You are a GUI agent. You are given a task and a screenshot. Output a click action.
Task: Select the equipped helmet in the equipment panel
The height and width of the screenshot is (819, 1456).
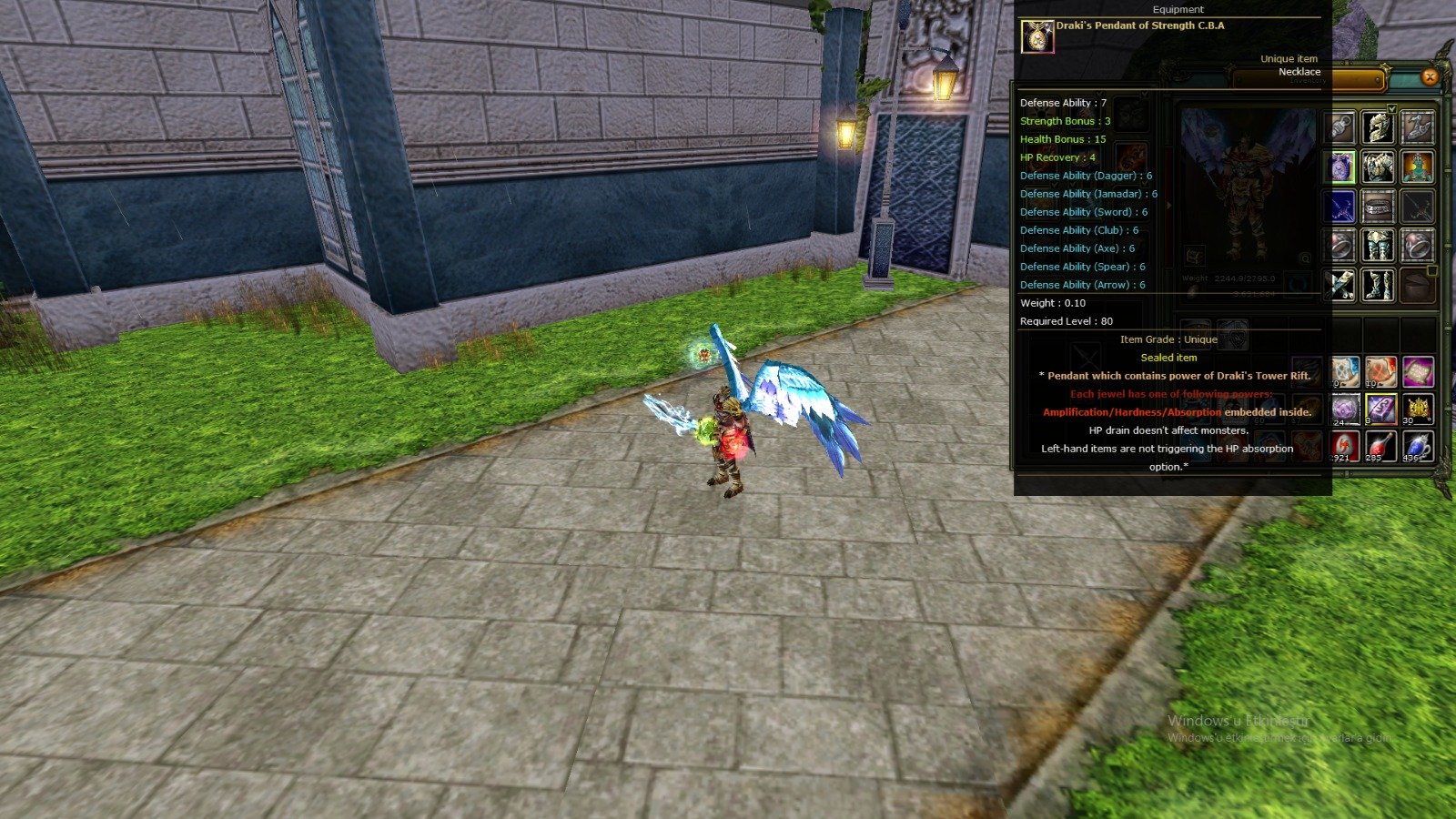(1379, 126)
